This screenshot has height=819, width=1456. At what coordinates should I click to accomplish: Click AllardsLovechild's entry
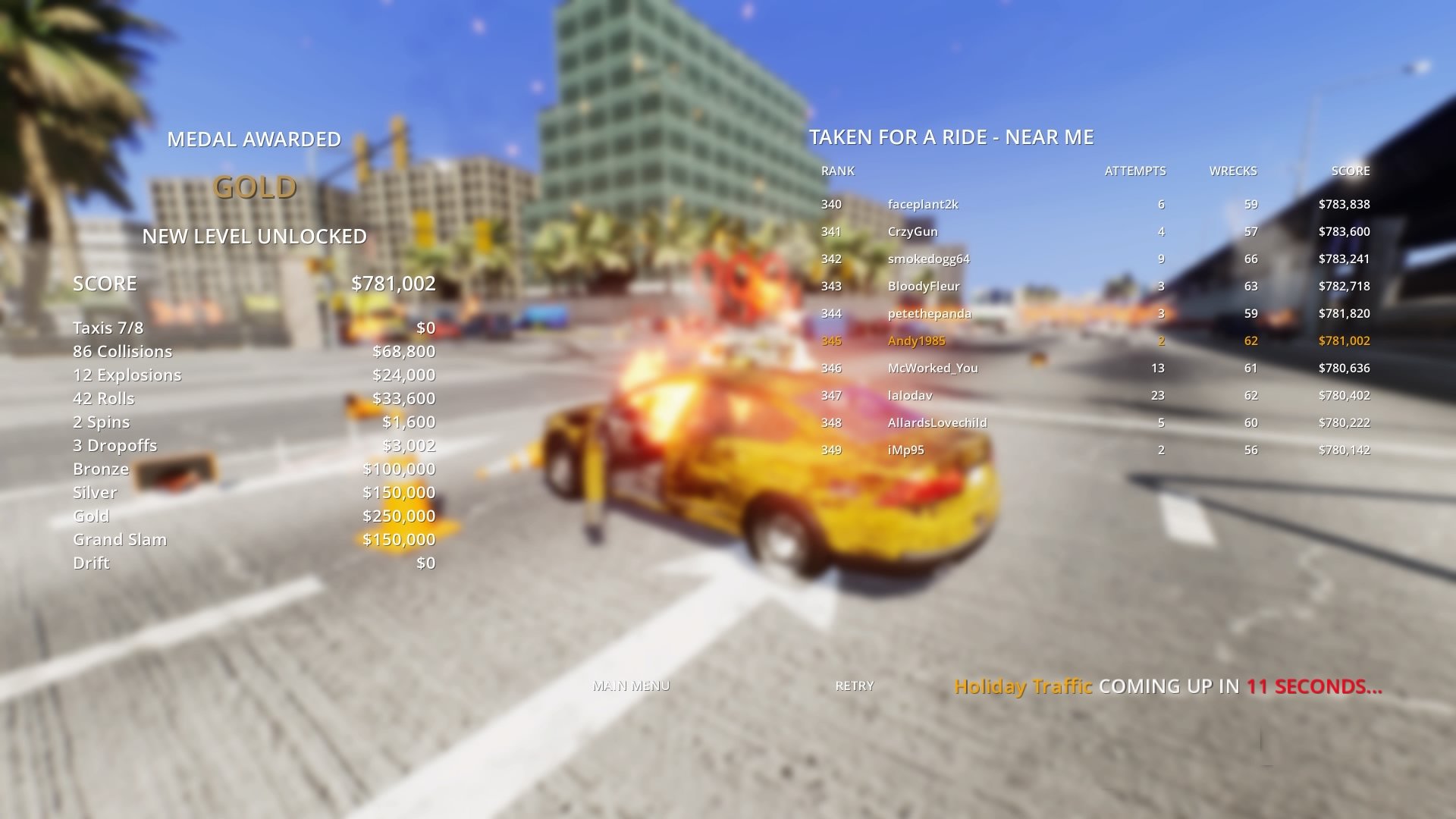point(937,422)
